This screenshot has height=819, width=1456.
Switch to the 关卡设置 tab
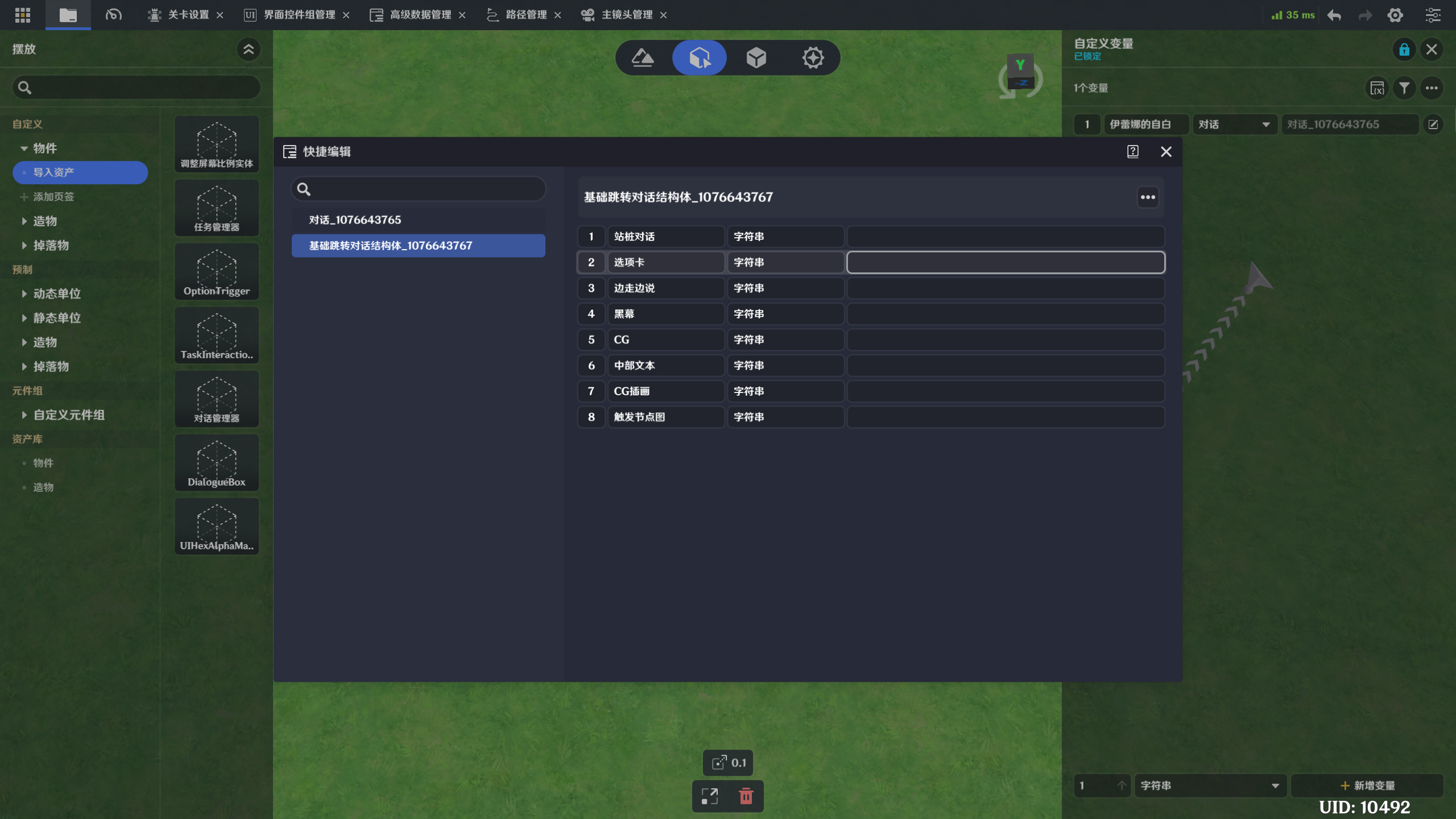tap(188, 15)
